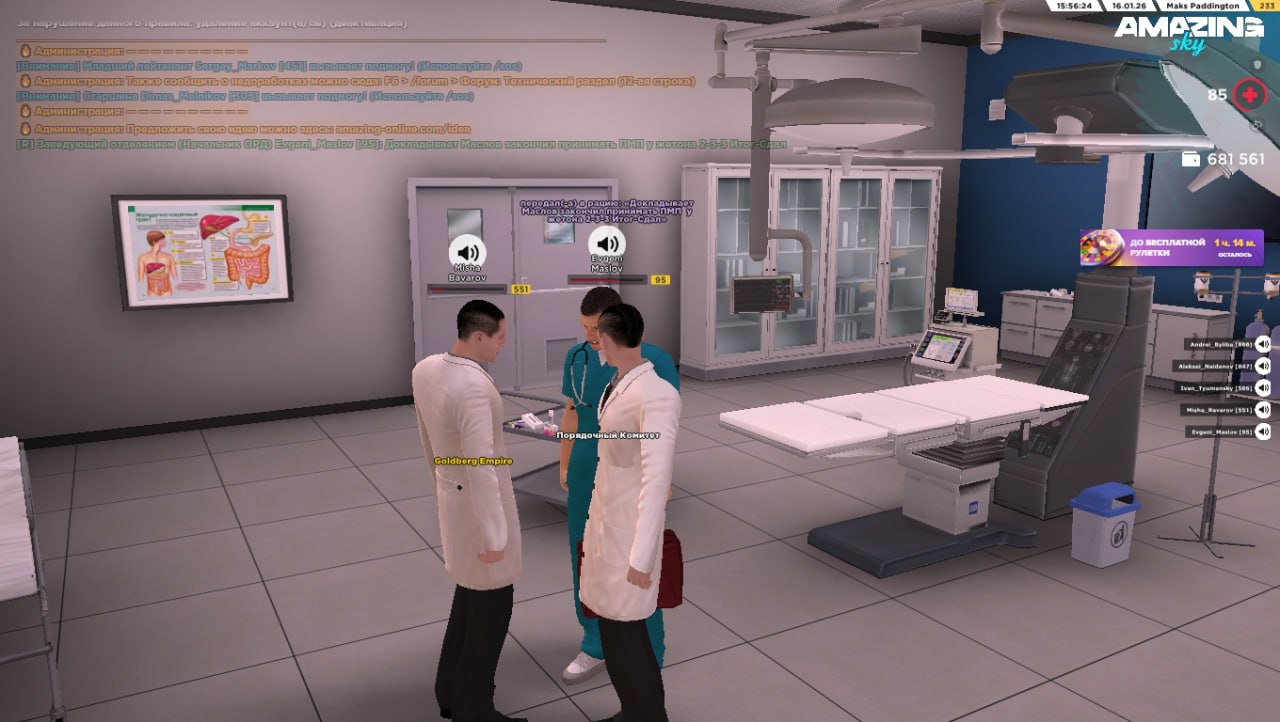Click the wallet money icon

point(1191,159)
